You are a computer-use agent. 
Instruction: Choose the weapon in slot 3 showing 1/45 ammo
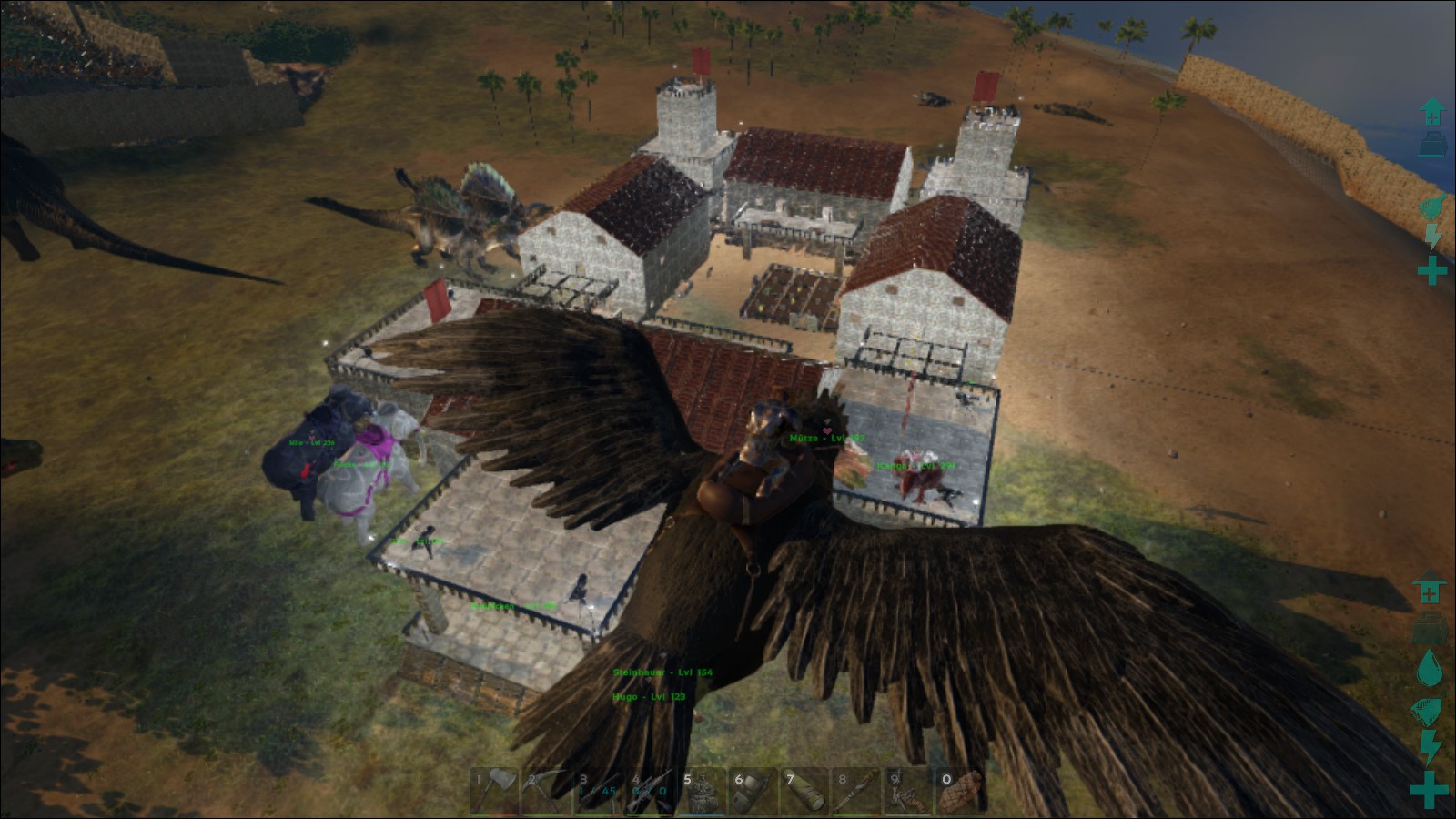tap(598, 790)
